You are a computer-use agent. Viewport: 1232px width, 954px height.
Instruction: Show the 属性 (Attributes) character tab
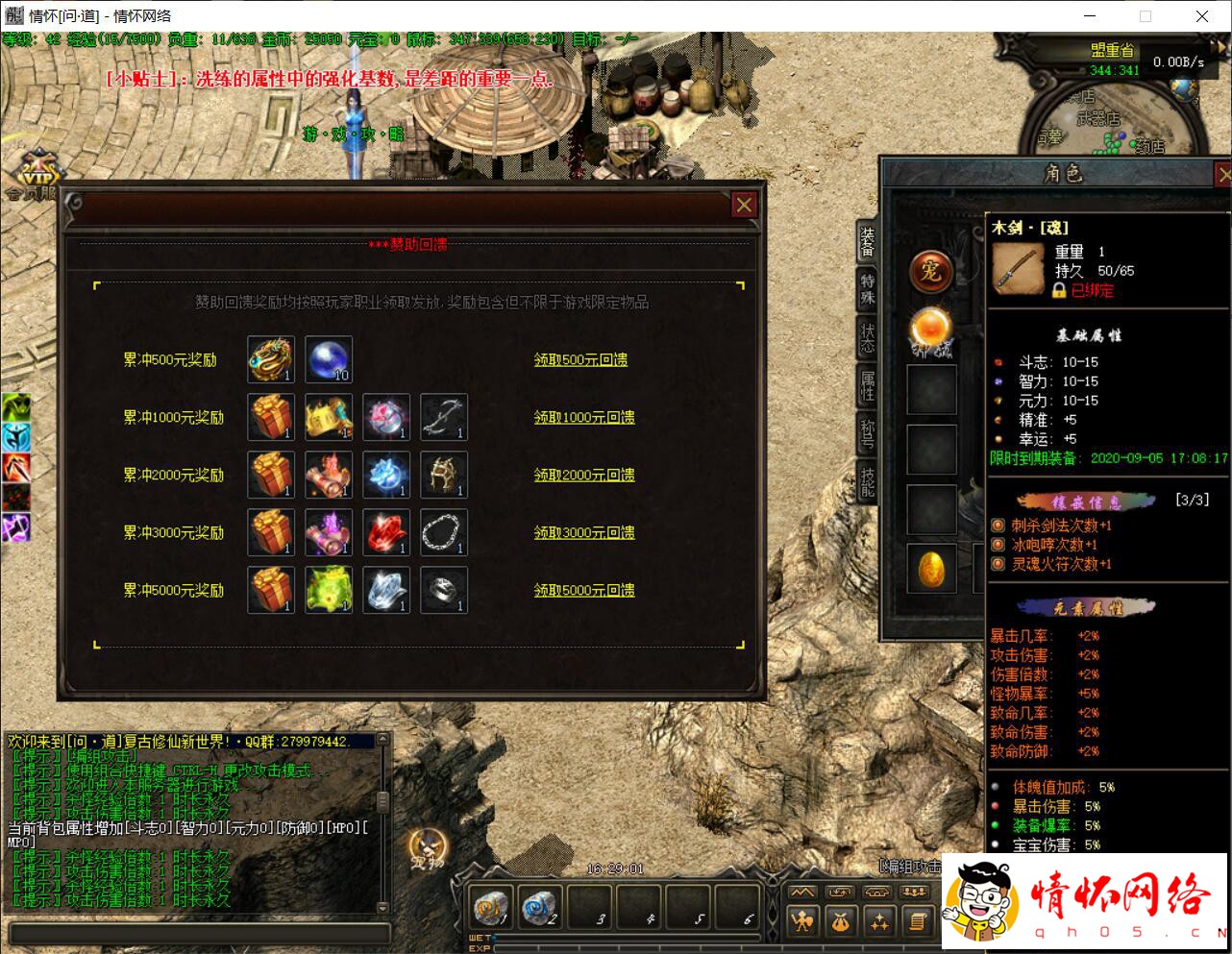[x=868, y=386]
